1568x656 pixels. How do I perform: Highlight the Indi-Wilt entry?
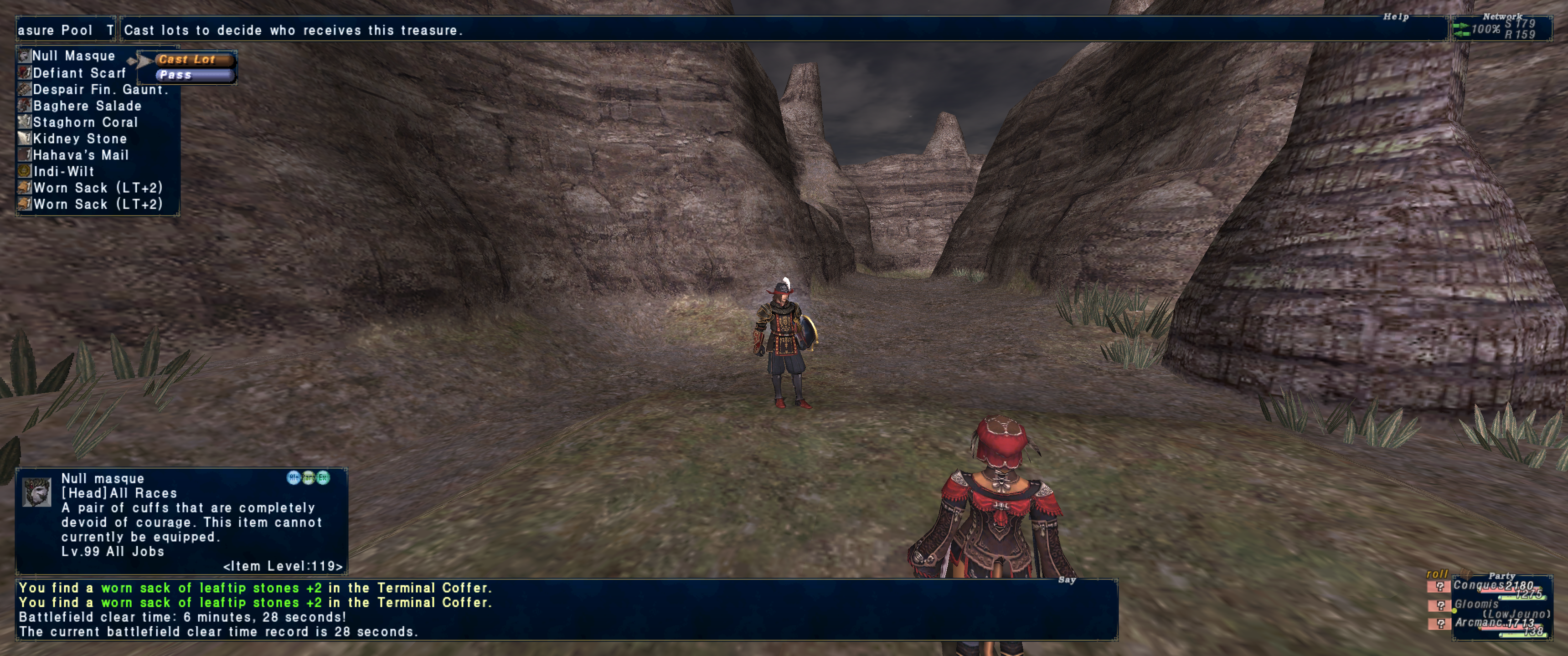pyautogui.click(x=63, y=172)
